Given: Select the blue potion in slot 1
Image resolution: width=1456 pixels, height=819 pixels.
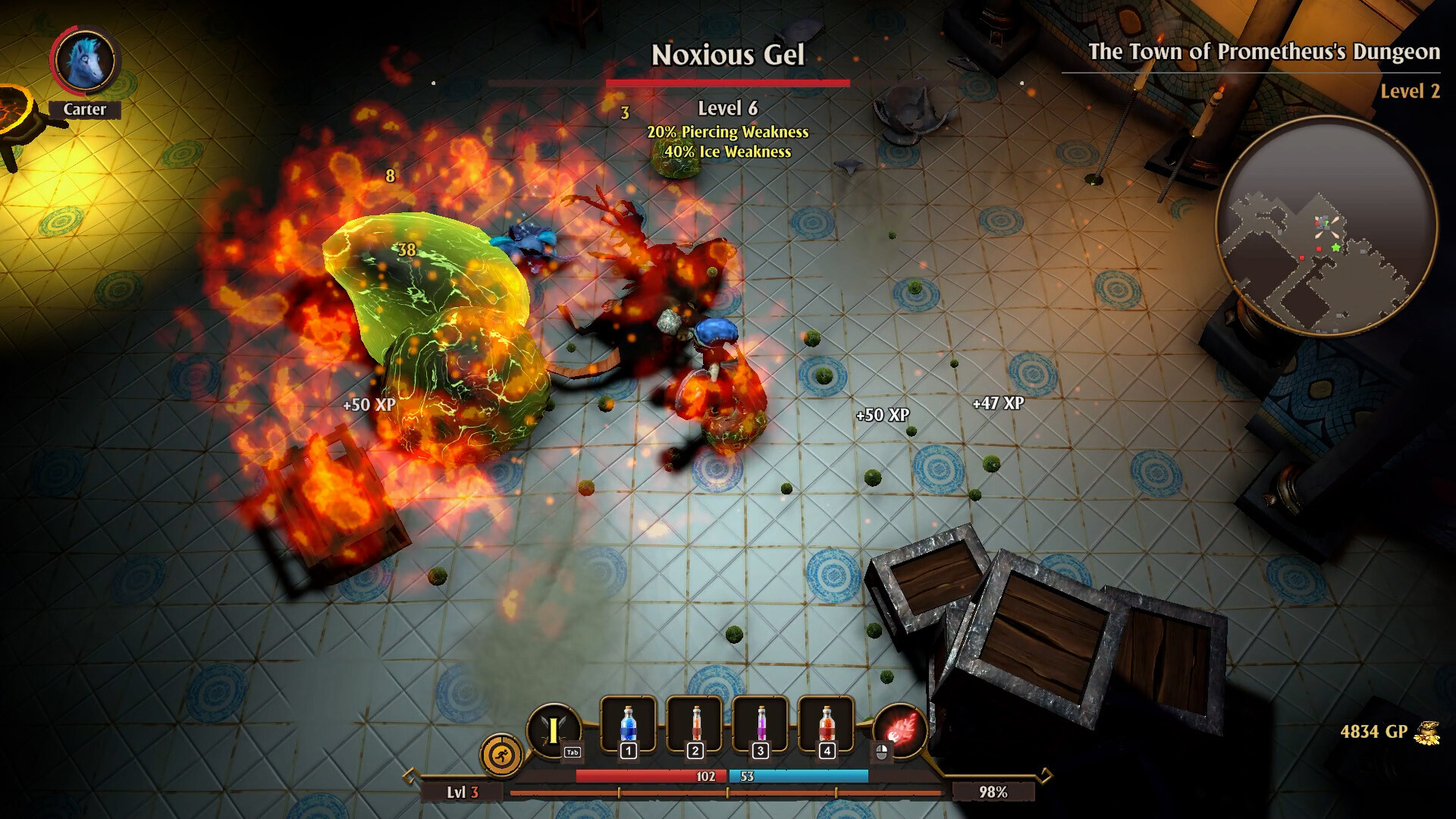Looking at the screenshot, I should click(628, 725).
